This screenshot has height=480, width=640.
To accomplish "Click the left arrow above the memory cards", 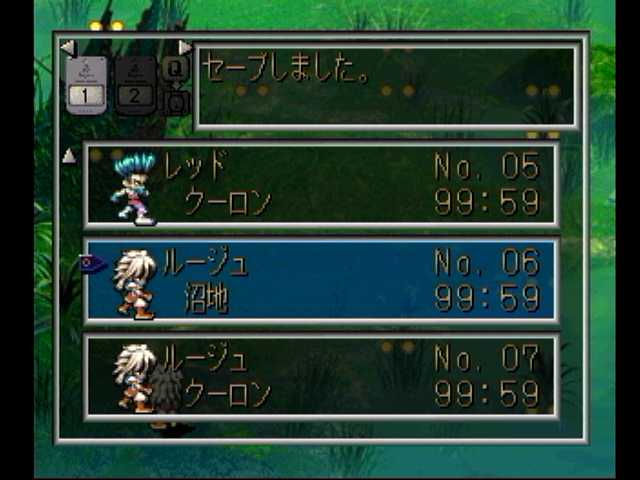I will point(67,47).
